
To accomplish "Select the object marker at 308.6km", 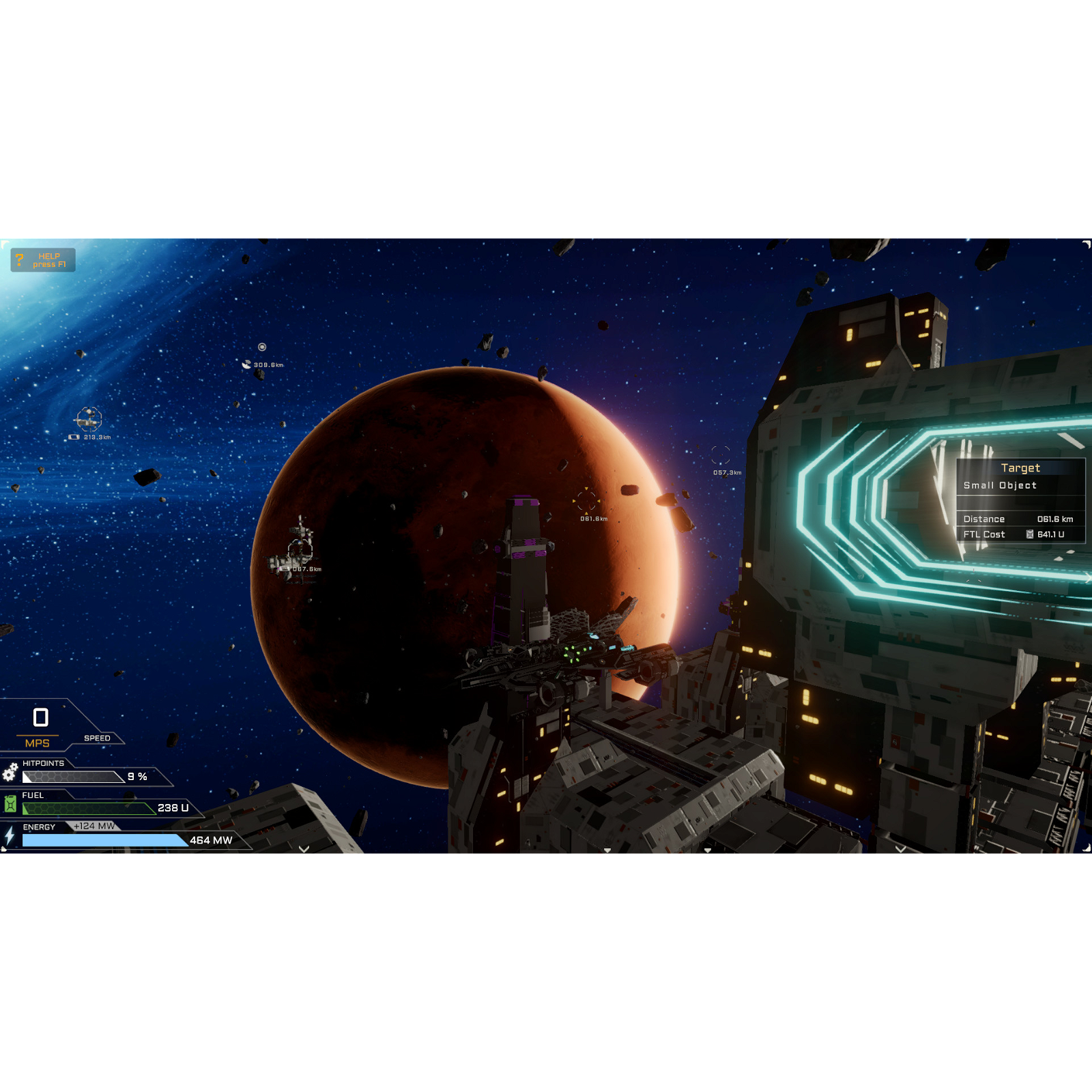I will click(263, 345).
